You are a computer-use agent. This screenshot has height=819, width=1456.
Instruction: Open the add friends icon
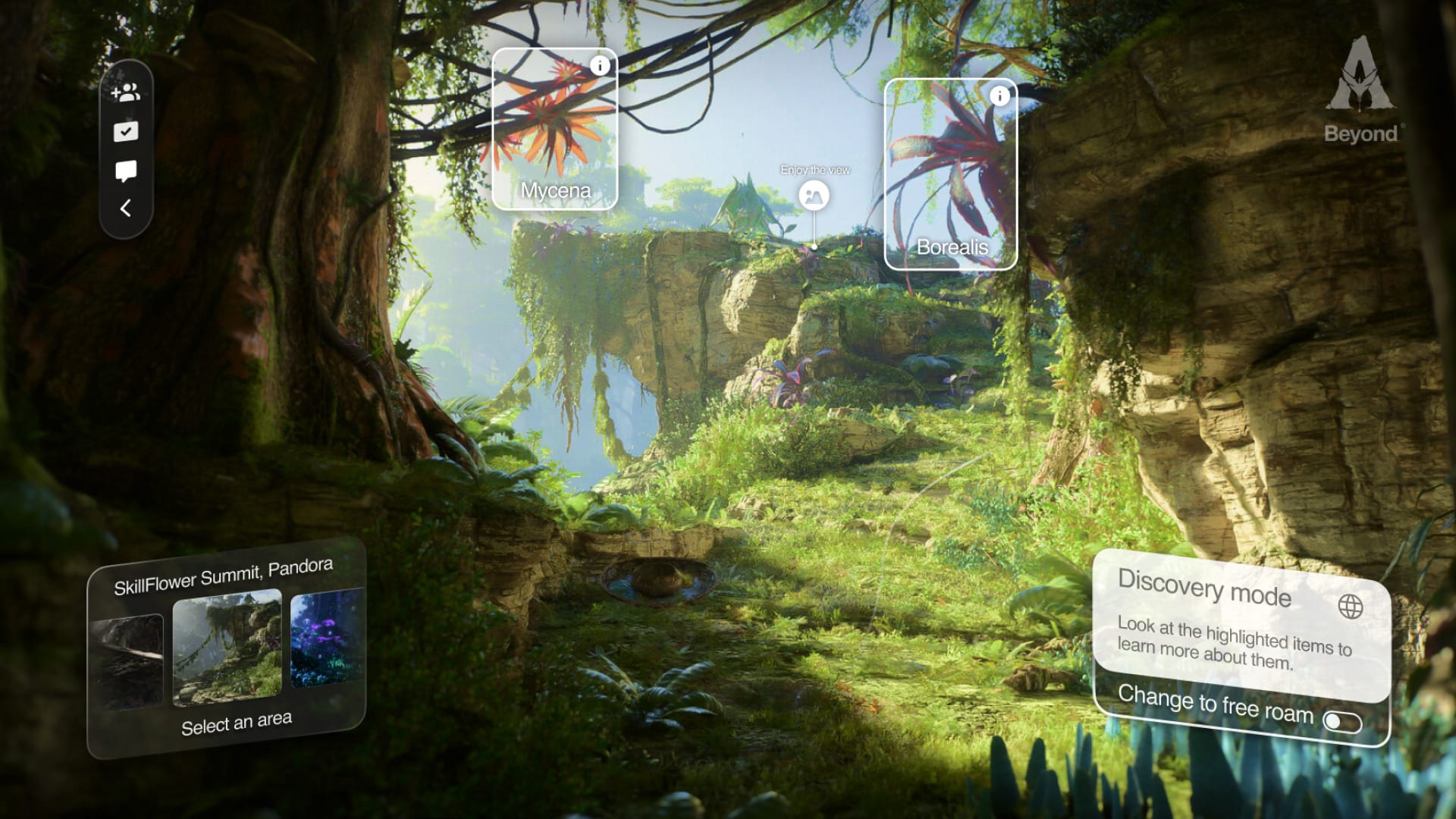[x=126, y=93]
